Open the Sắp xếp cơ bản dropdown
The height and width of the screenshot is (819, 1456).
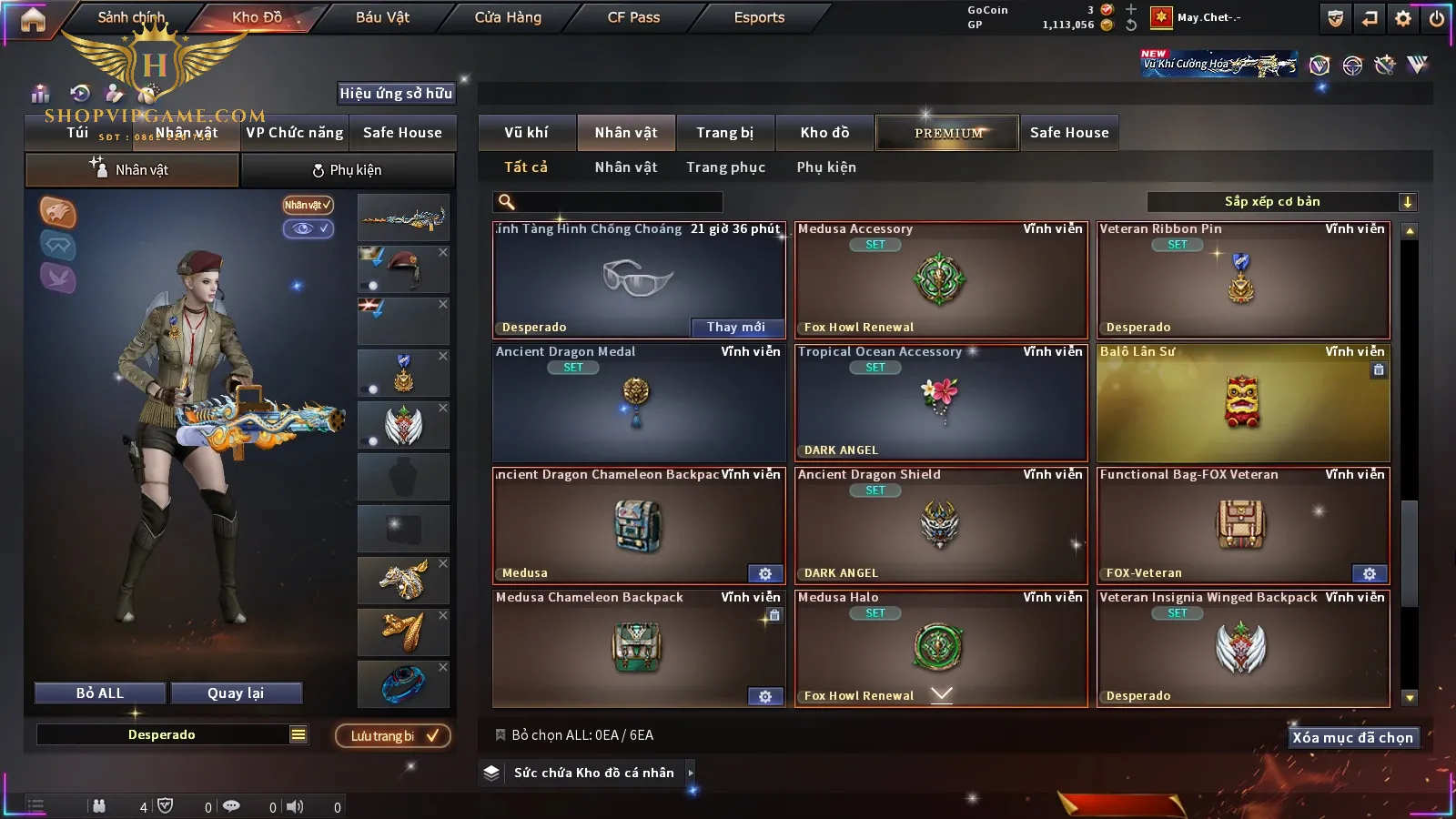(1281, 202)
